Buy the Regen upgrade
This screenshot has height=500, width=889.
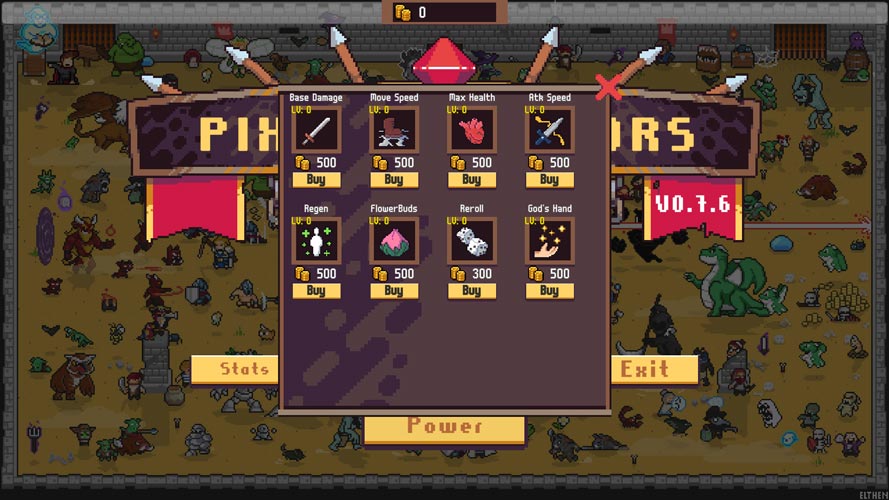[316, 291]
